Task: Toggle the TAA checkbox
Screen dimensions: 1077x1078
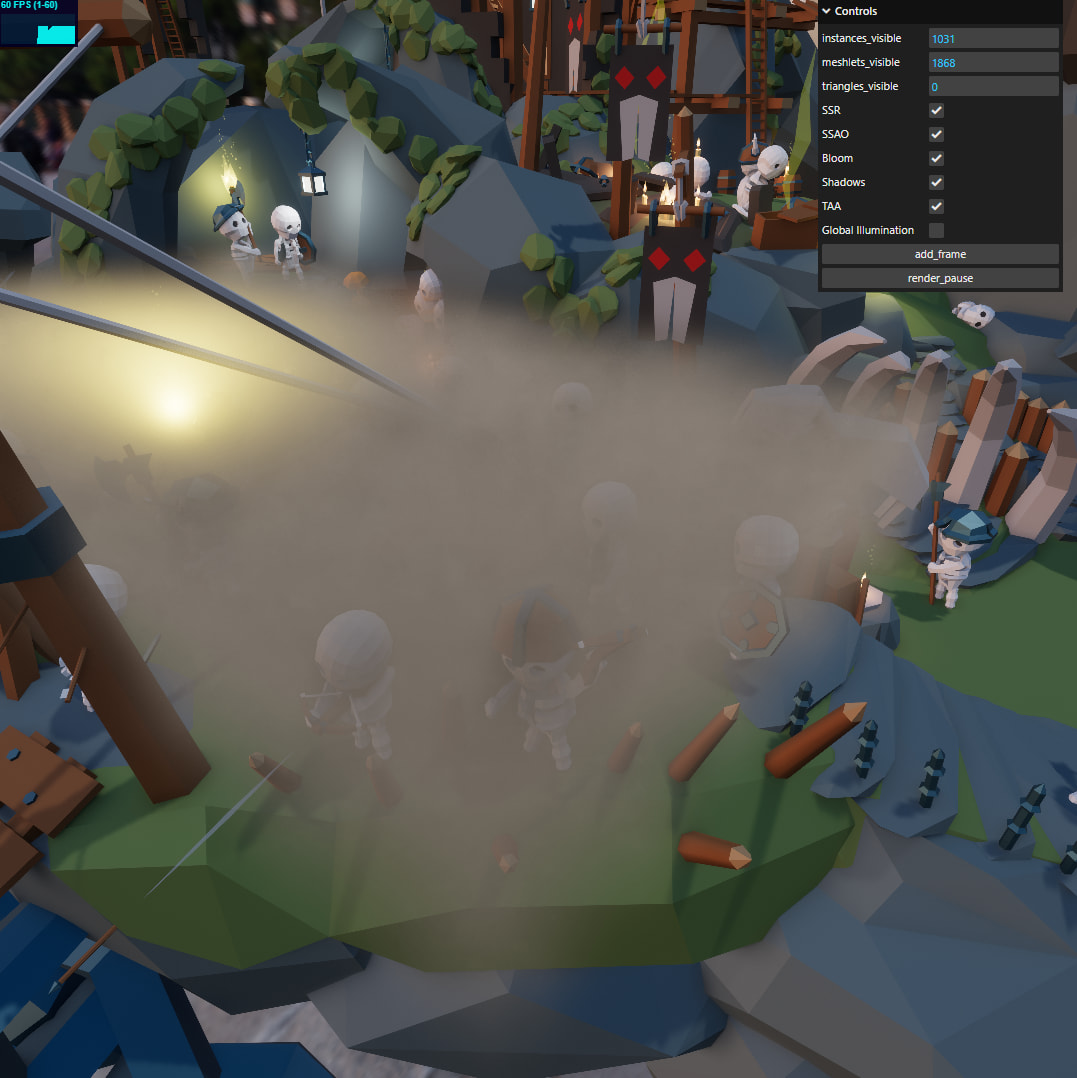Action: tap(936, 206)
